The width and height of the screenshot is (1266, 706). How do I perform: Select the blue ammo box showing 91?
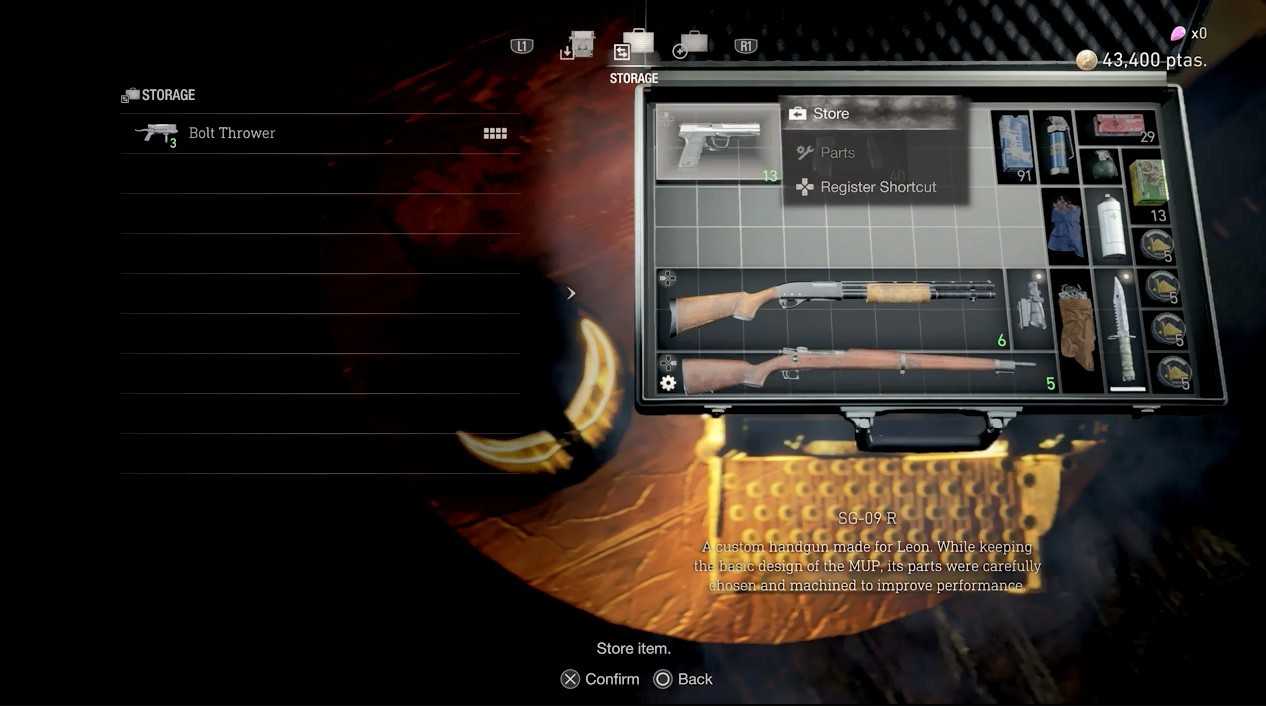pyautogui.click(x=1014, y=147)
